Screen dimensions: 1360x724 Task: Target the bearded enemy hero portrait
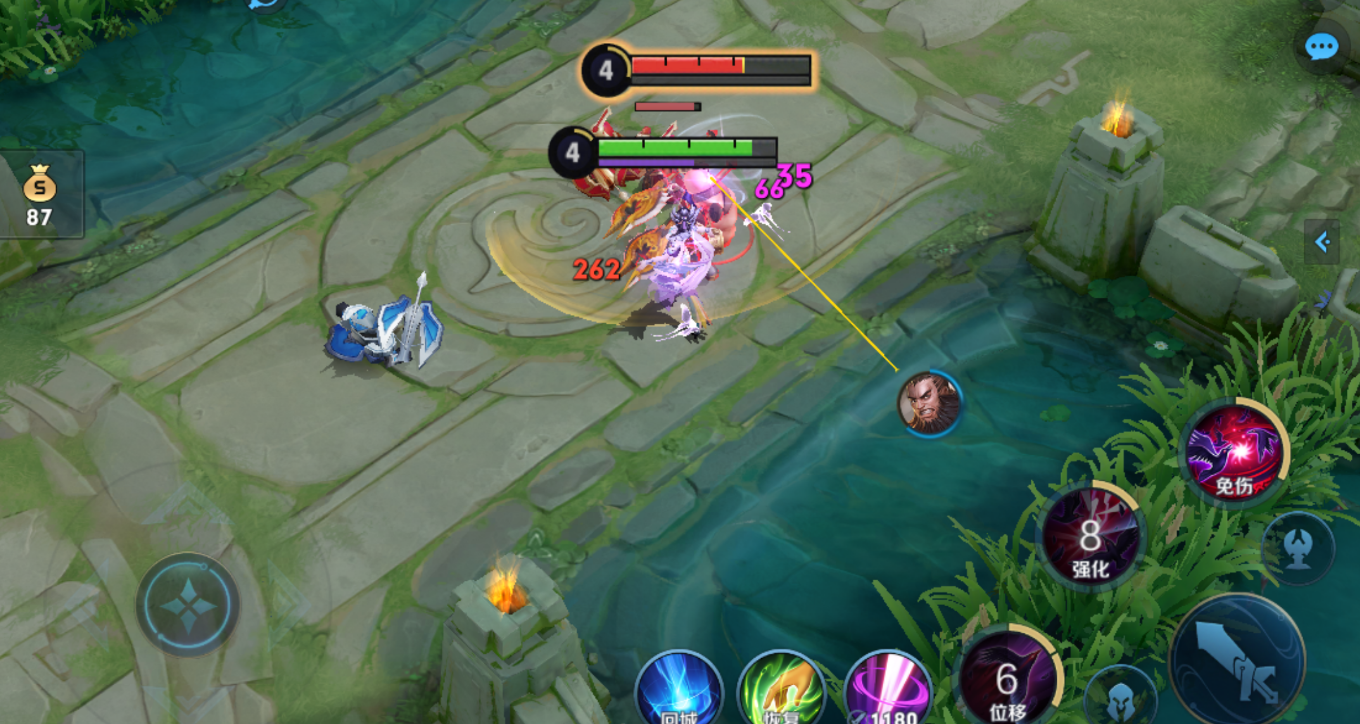[x=929, y=403]
